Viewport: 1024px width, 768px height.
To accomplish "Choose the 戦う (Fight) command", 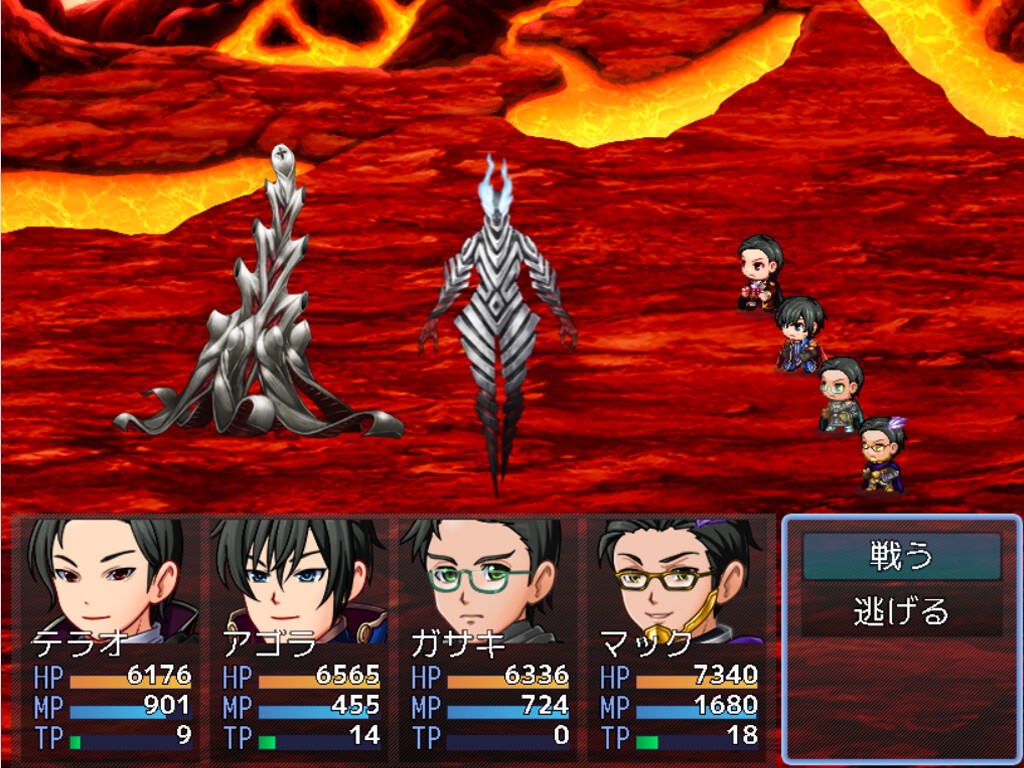I will point(901,556).
